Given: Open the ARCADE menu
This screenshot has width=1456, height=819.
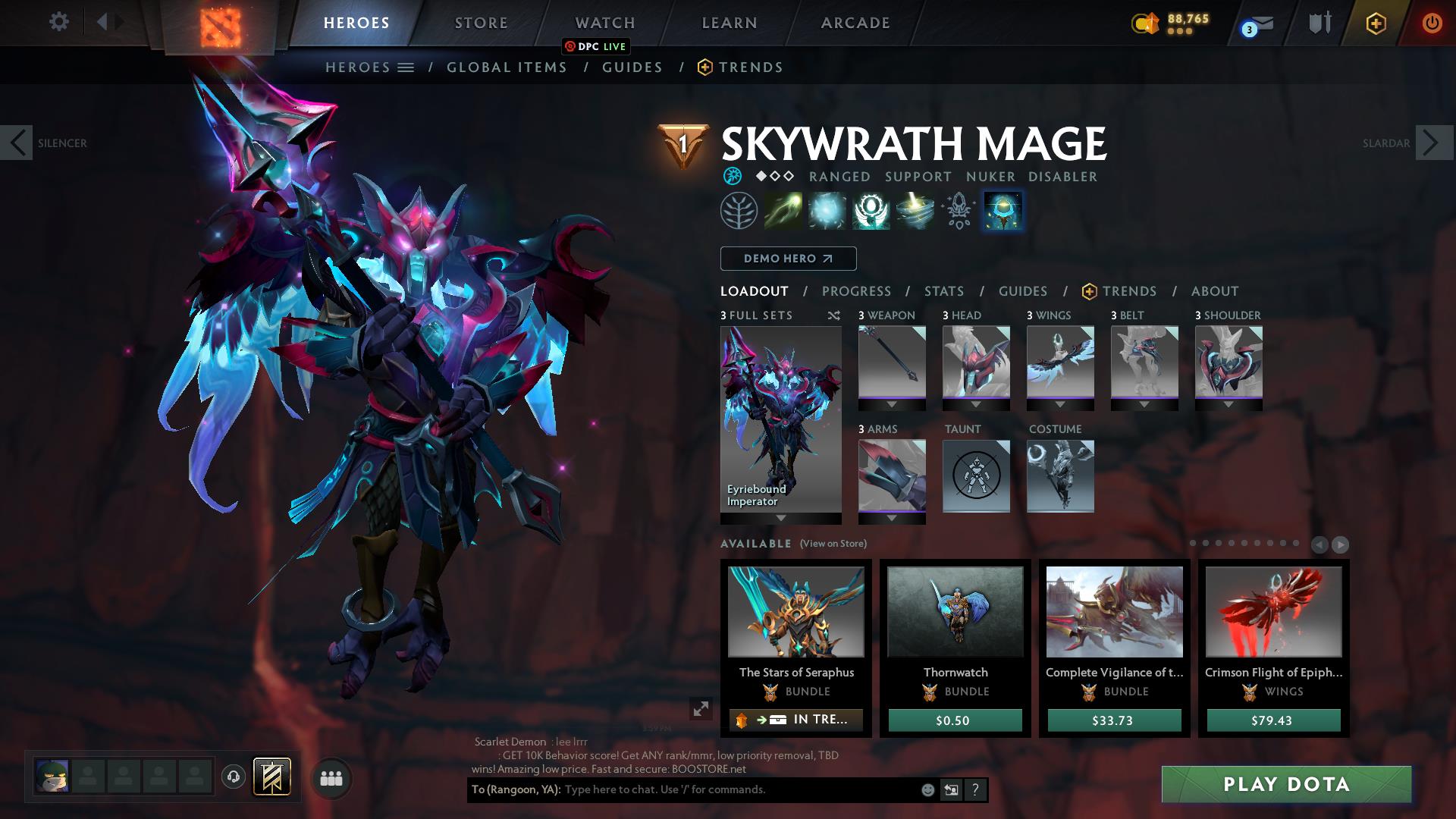Looking at the screenshot, I should pyautogui.click(x=855, y=23).
